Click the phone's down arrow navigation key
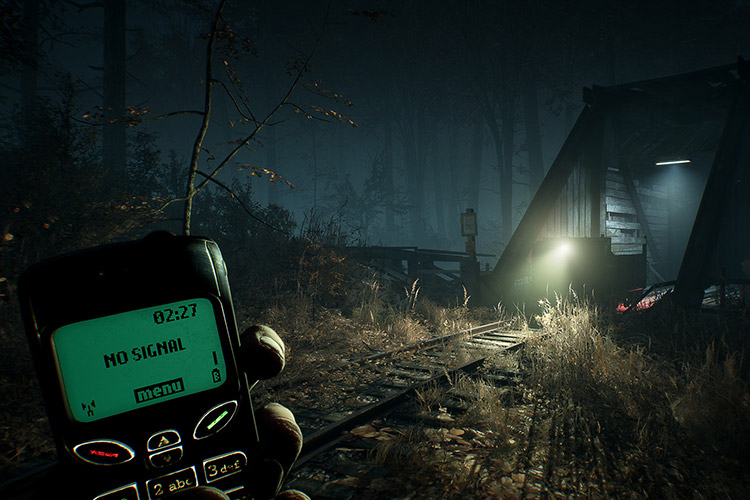Viewport: 750px width, 500px height. pos(166,458)
